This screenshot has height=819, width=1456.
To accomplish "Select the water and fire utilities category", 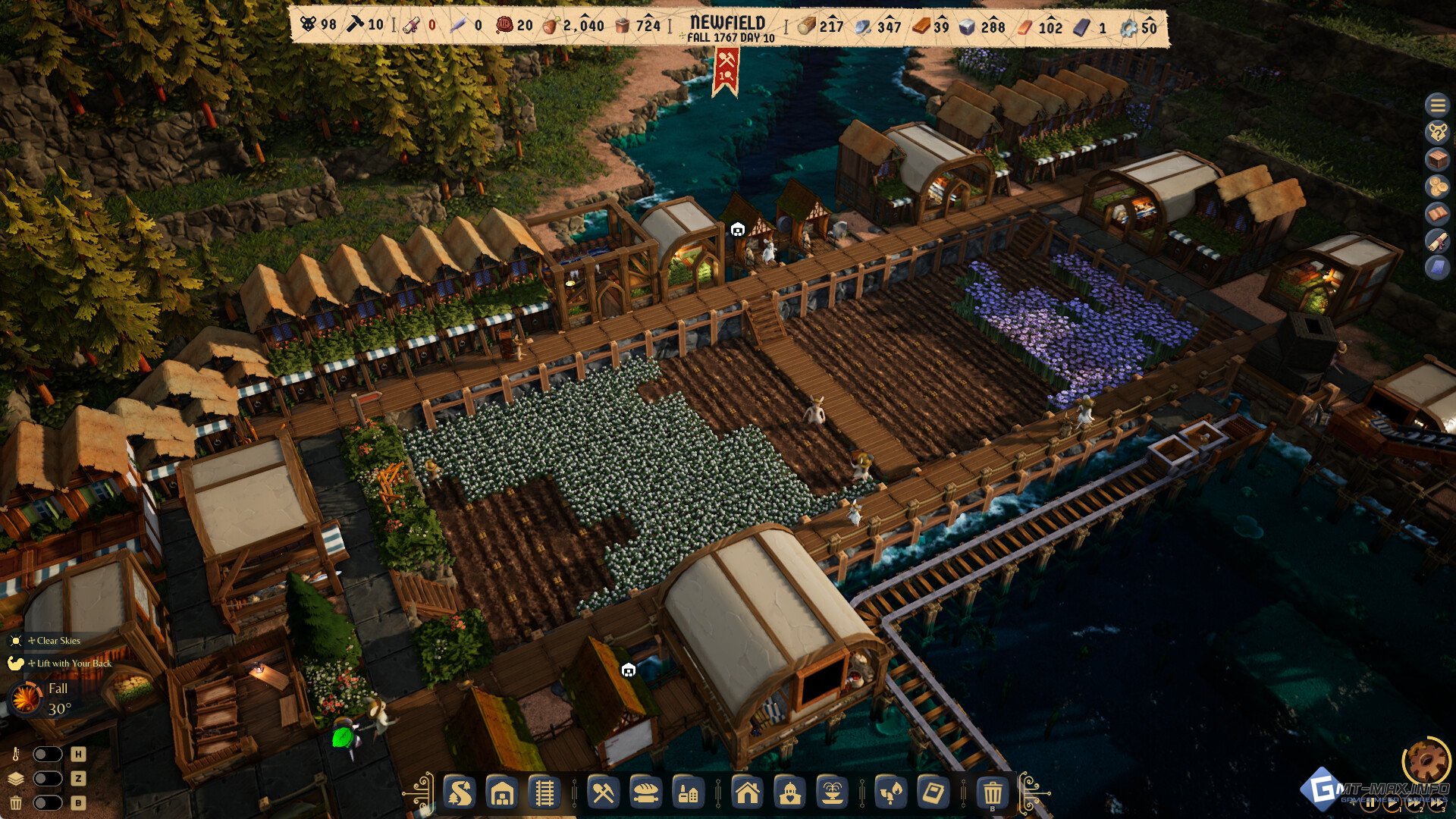I will (890, 793).
